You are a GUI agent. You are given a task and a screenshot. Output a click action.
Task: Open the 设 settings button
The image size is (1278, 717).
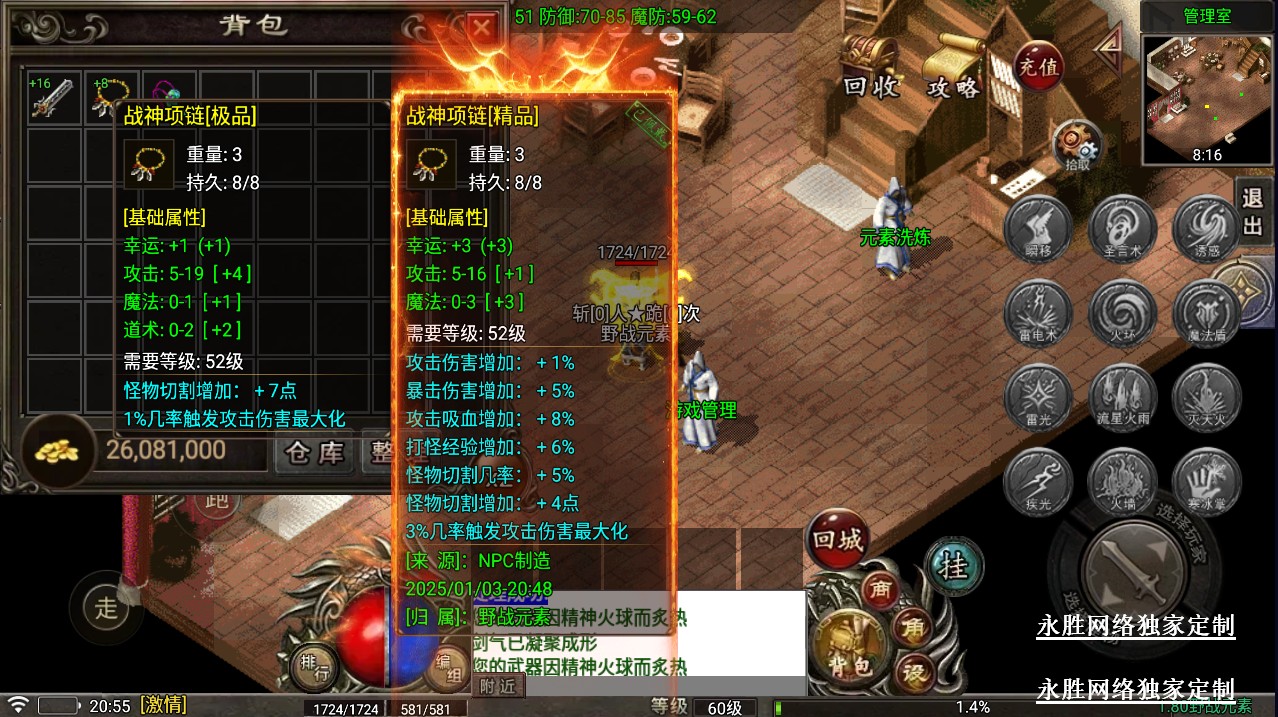914,672
